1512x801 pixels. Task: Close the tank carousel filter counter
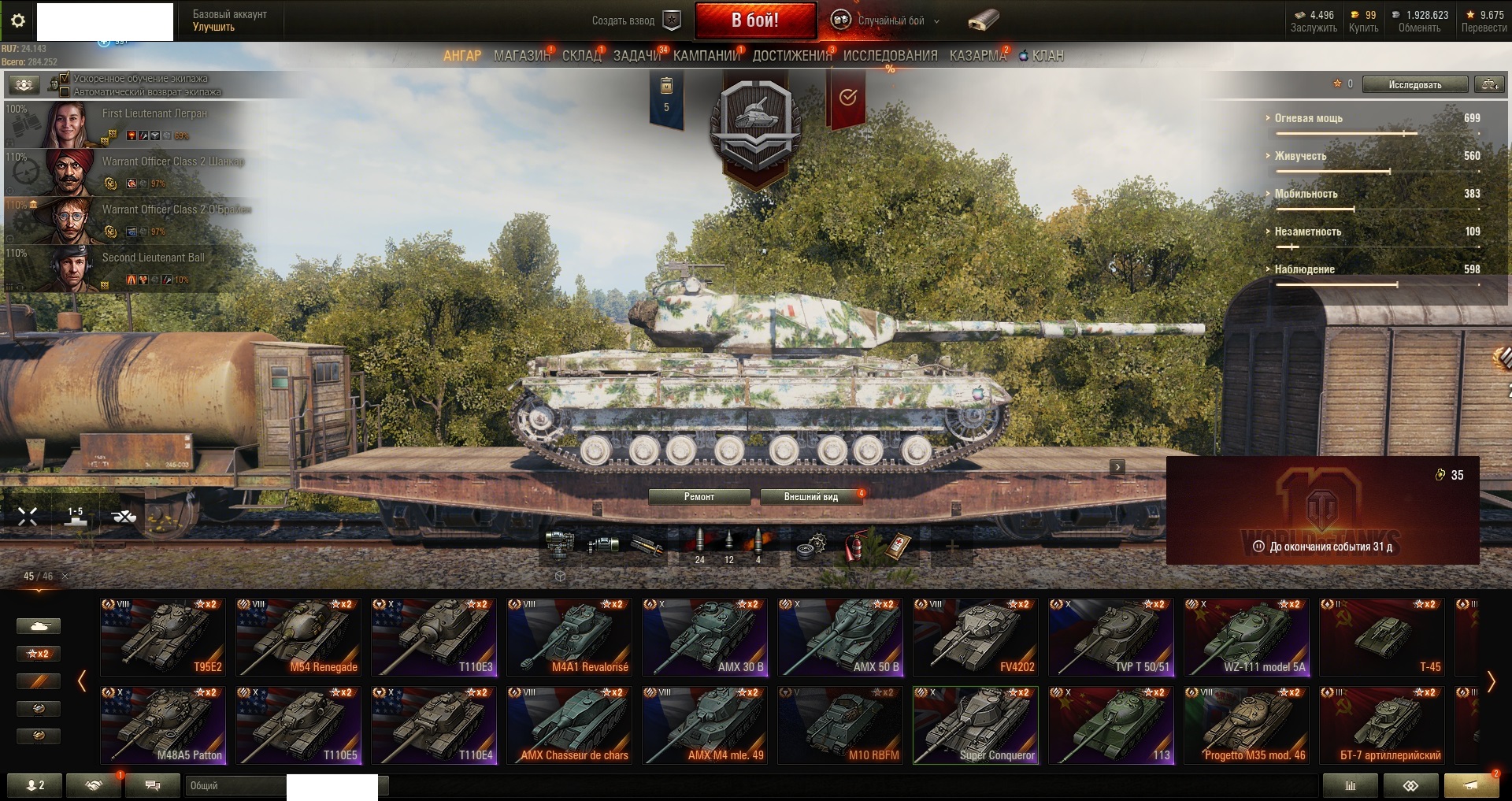point(65,577)
